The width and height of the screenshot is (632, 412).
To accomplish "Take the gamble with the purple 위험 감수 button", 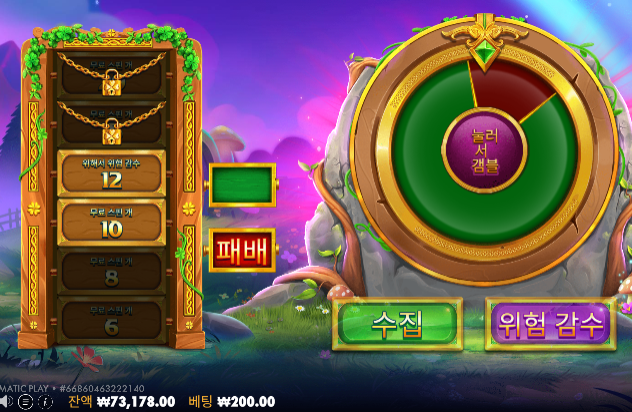I will click(x=549, y=323).
